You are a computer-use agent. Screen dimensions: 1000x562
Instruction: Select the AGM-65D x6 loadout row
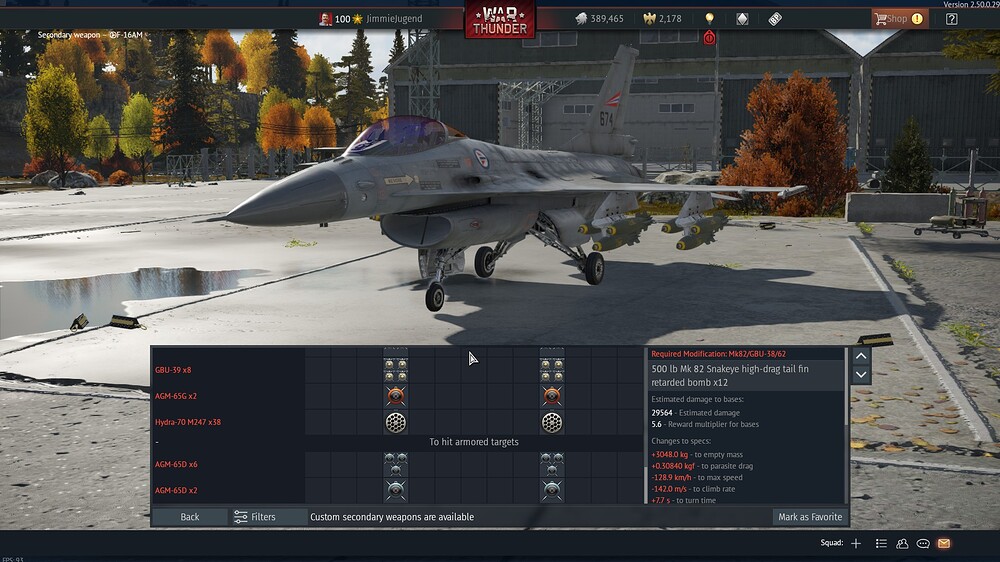click(x=176, y=465)
